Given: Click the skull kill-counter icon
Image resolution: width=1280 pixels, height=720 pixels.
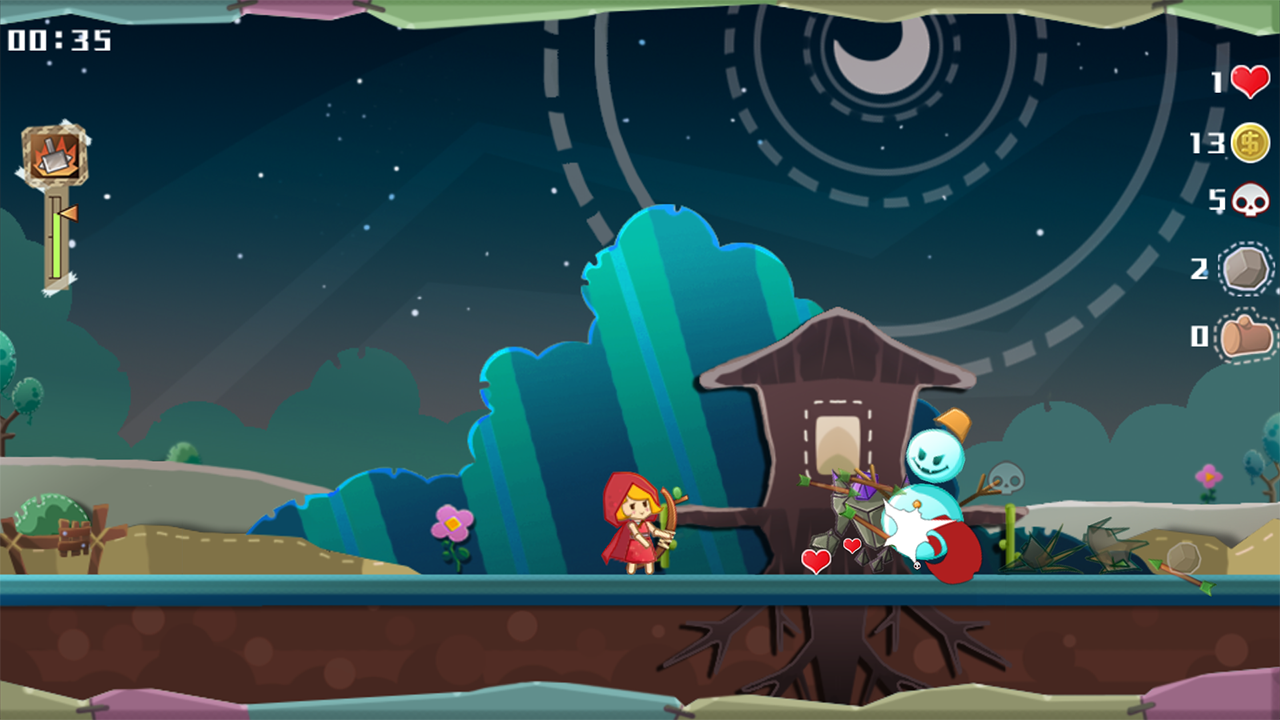Looking at the screenshot, I should [1248, 200].
